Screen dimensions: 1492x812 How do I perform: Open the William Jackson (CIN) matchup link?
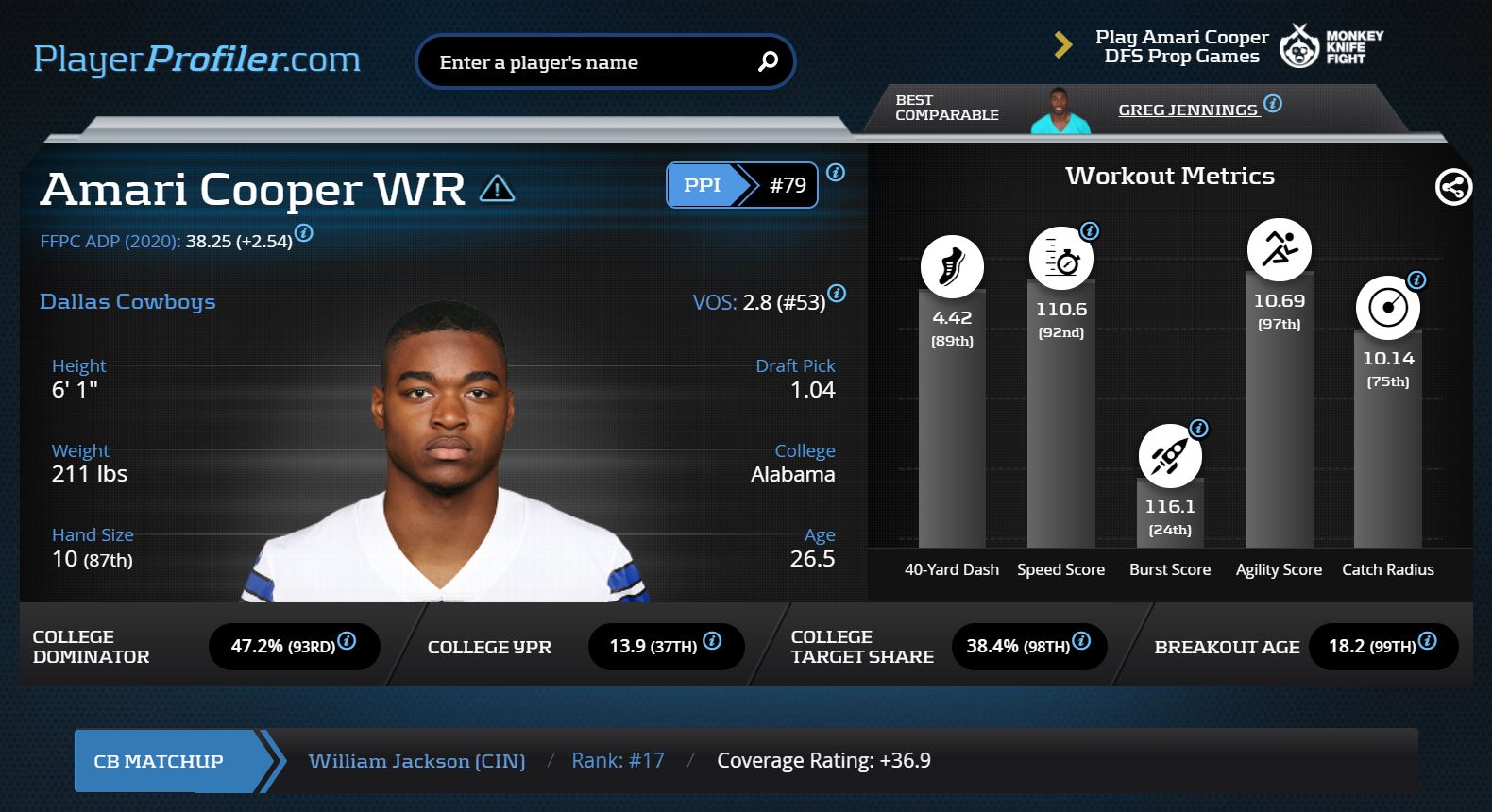[x=416, y=761]
